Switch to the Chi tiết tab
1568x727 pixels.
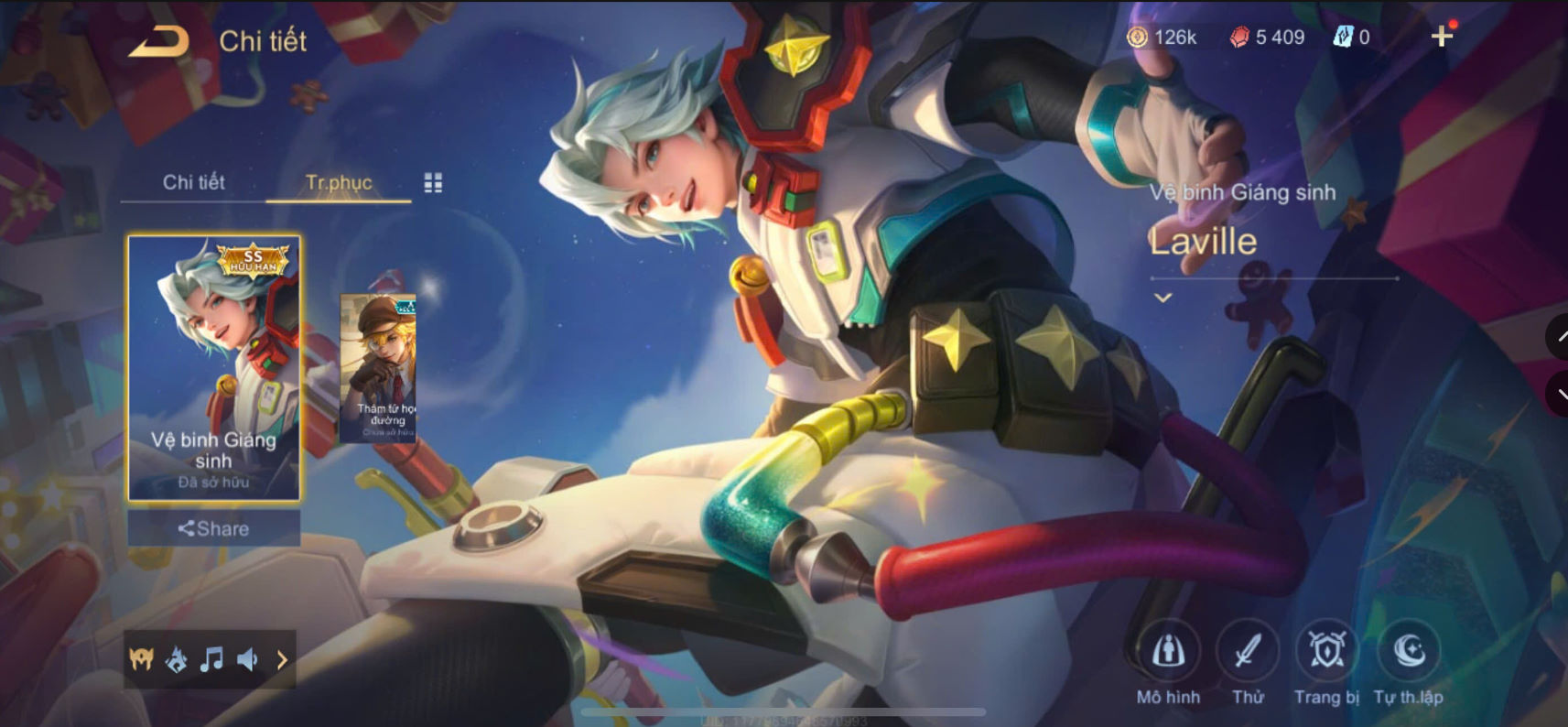click(195, 182)
